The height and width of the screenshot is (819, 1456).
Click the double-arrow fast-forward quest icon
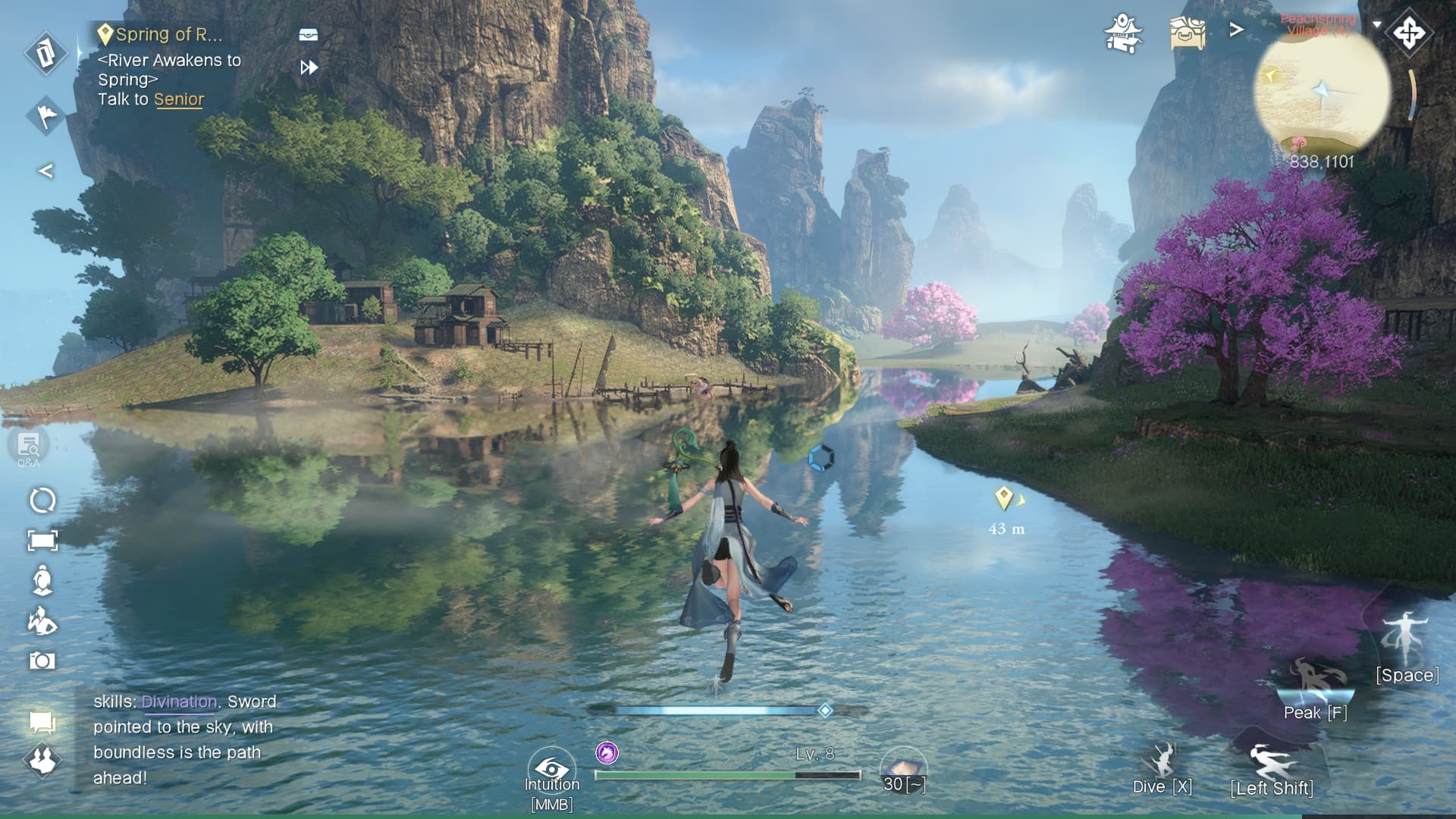(309, 67)
